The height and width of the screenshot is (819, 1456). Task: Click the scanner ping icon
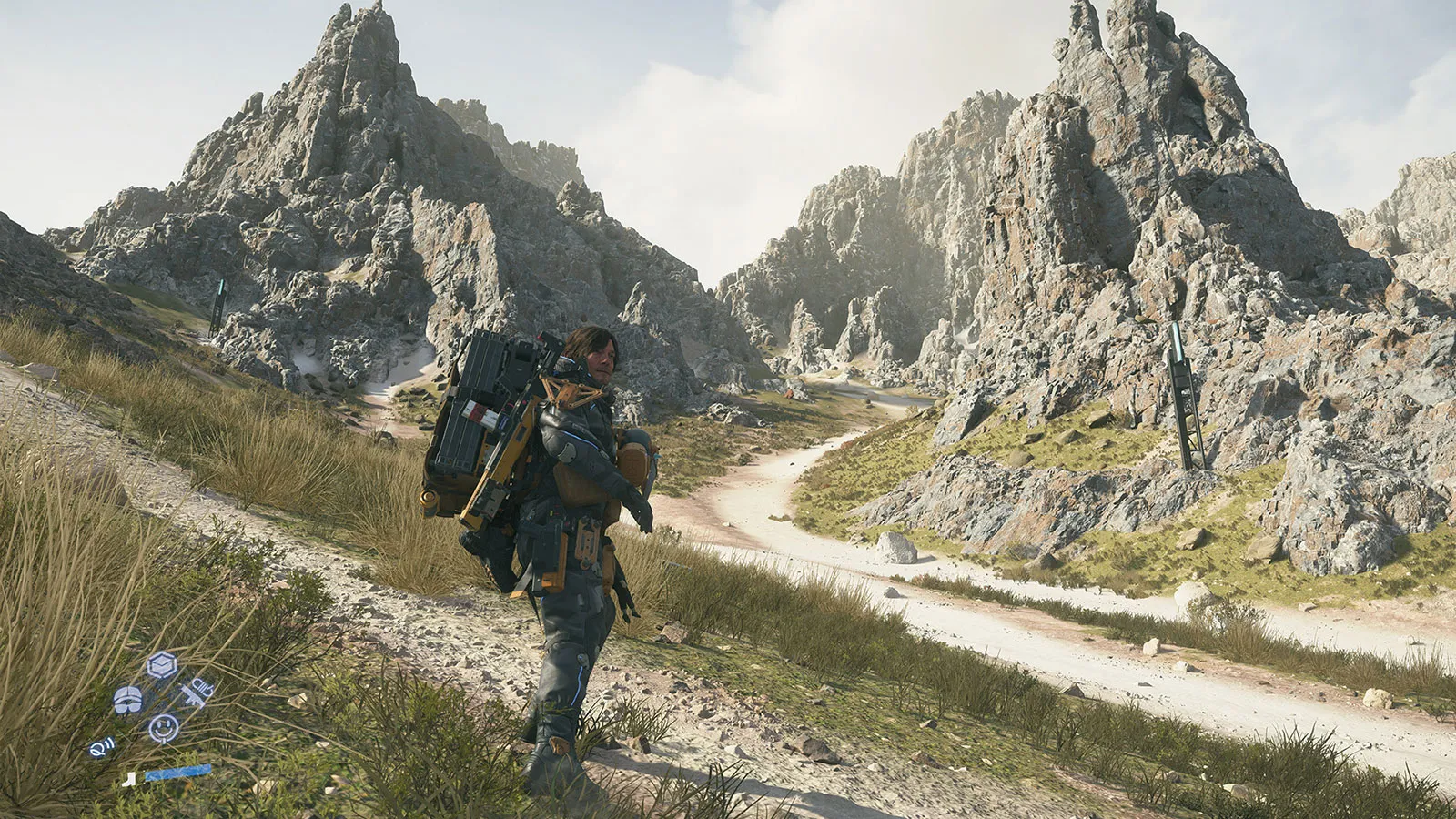pos(101,747)
